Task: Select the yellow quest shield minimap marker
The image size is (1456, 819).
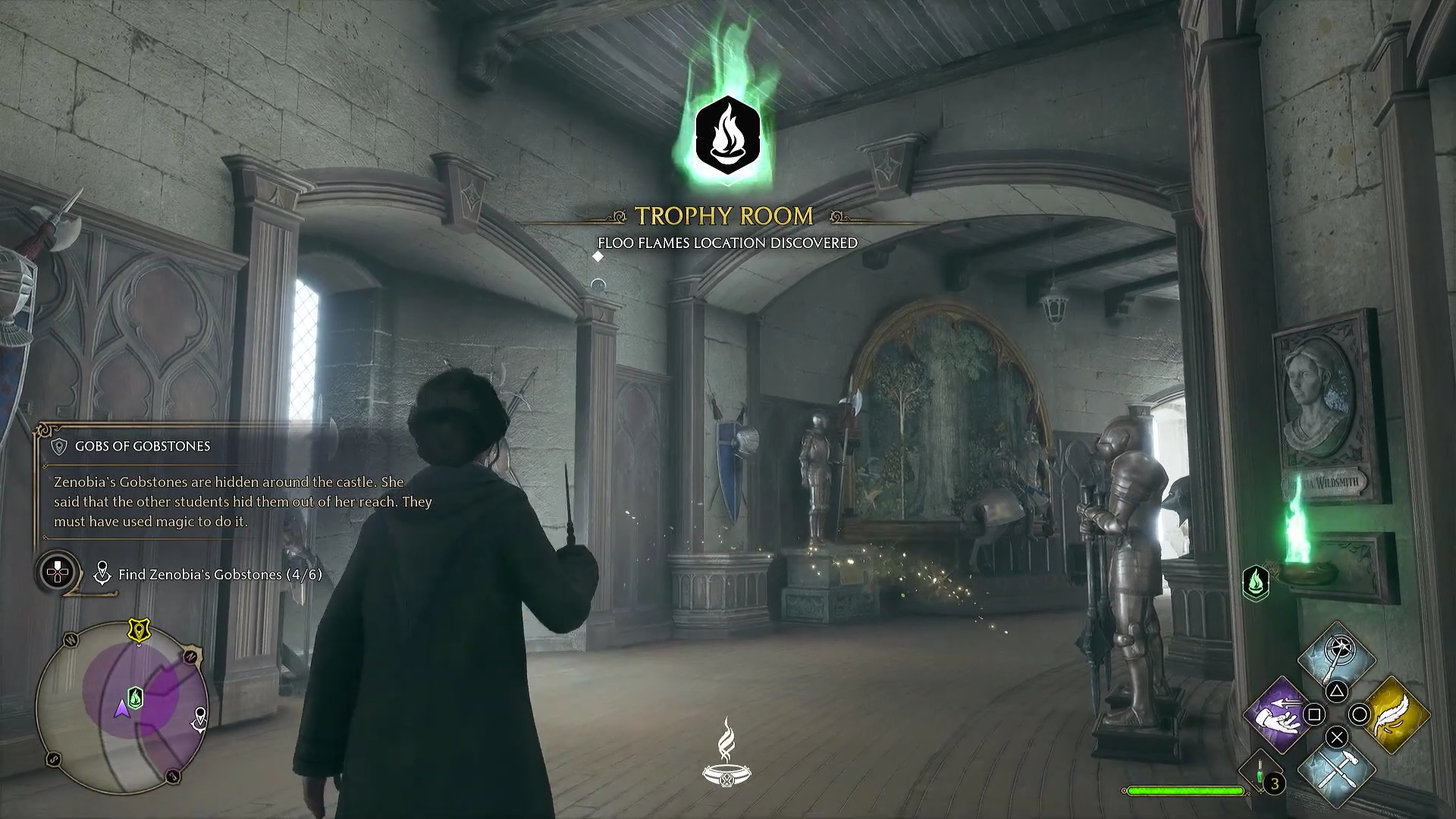Action: (x=139, y=629)
